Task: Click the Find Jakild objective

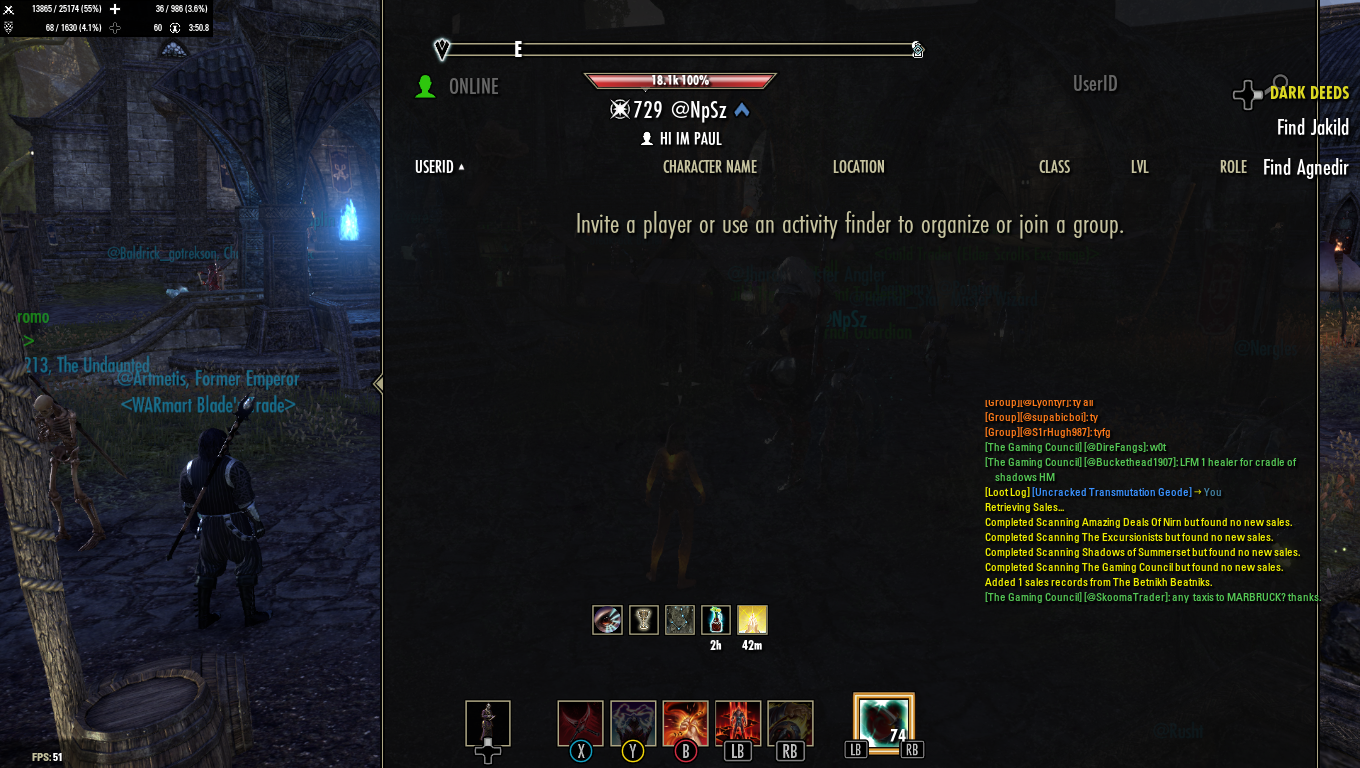Action: [x=1312, y=128]
